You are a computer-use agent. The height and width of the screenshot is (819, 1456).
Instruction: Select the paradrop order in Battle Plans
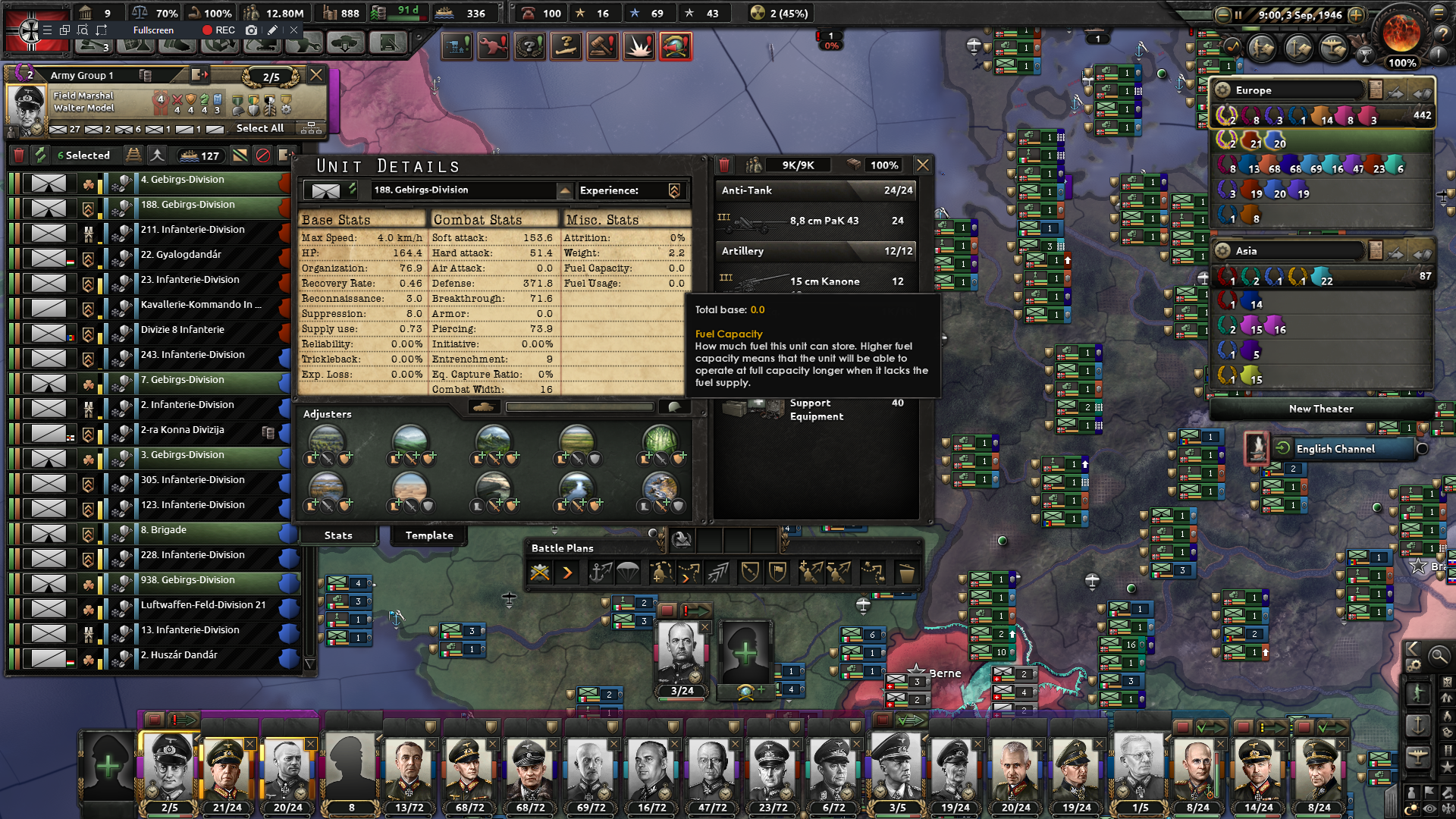629,573
